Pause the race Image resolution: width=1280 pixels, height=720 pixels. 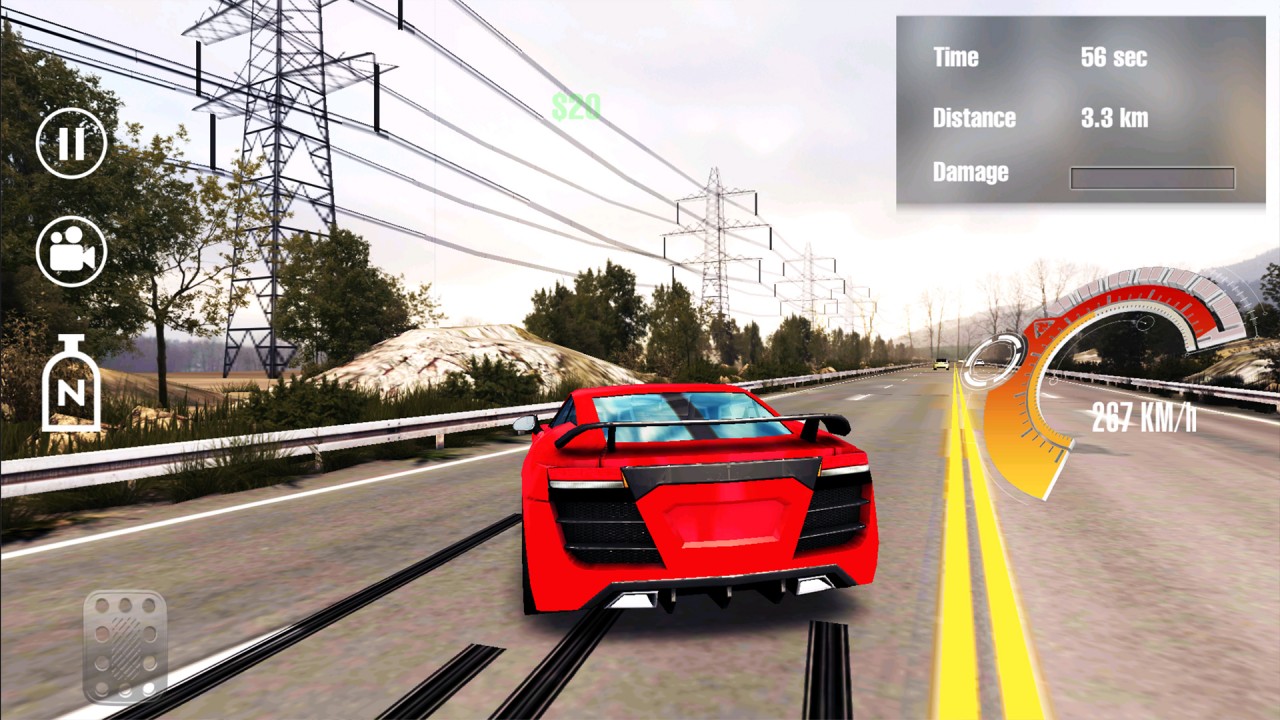tap(71, 143)
